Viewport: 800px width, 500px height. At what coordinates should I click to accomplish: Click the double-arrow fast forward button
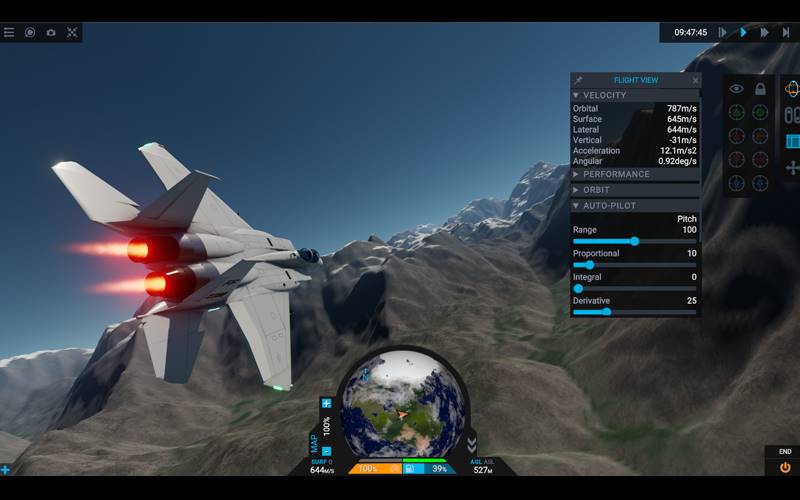[764, 32]
